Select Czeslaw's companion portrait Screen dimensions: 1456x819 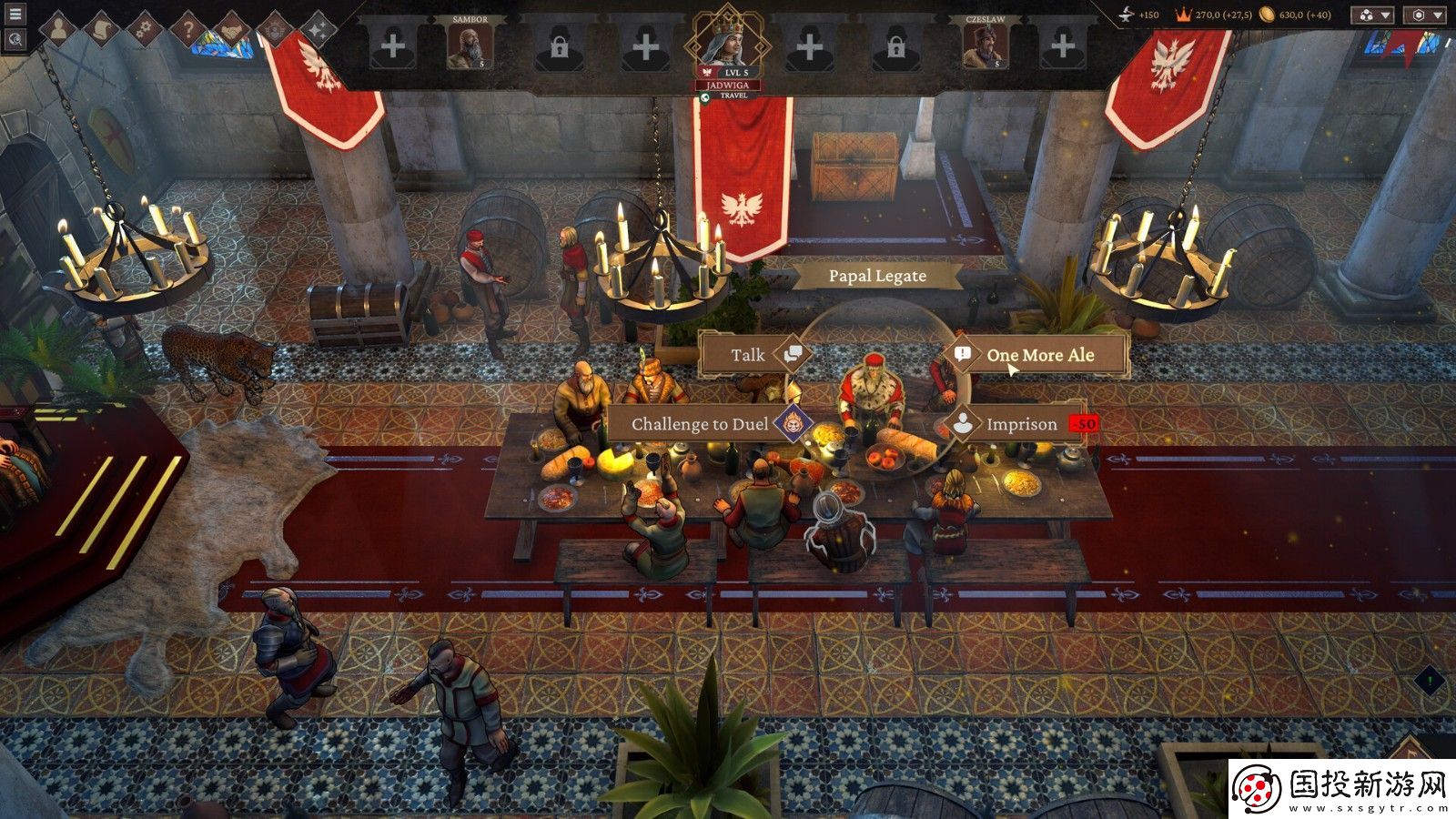click(985, 45)
